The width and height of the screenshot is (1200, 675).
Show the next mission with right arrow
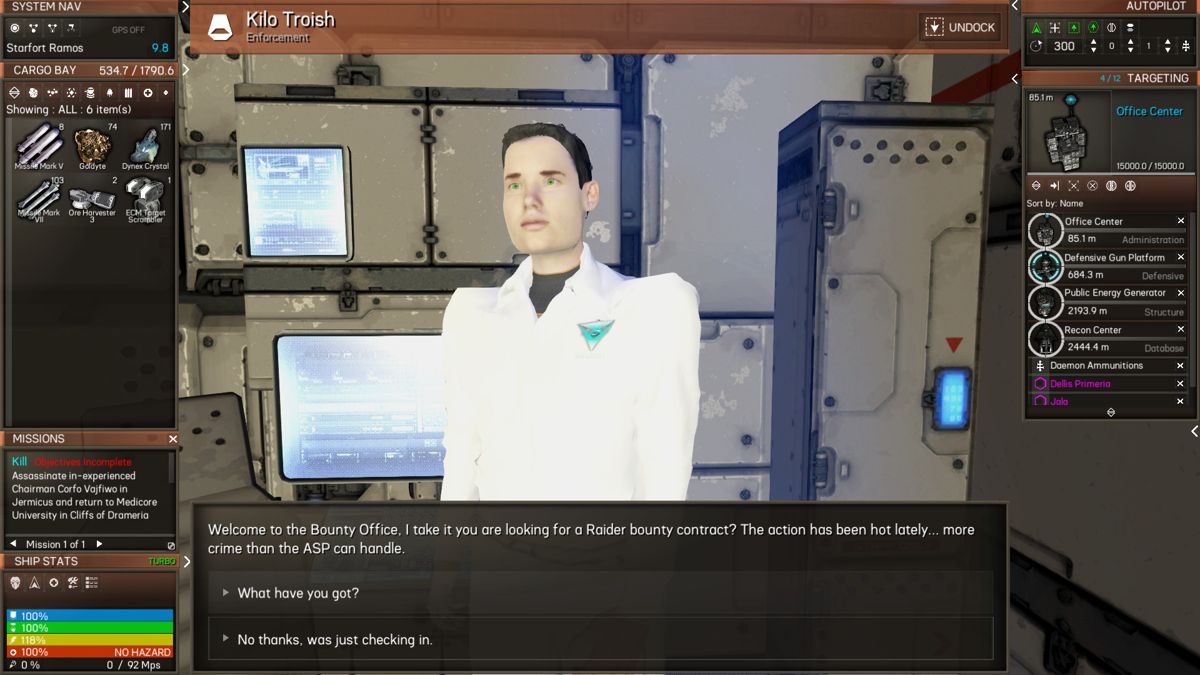tap(99, 544)
